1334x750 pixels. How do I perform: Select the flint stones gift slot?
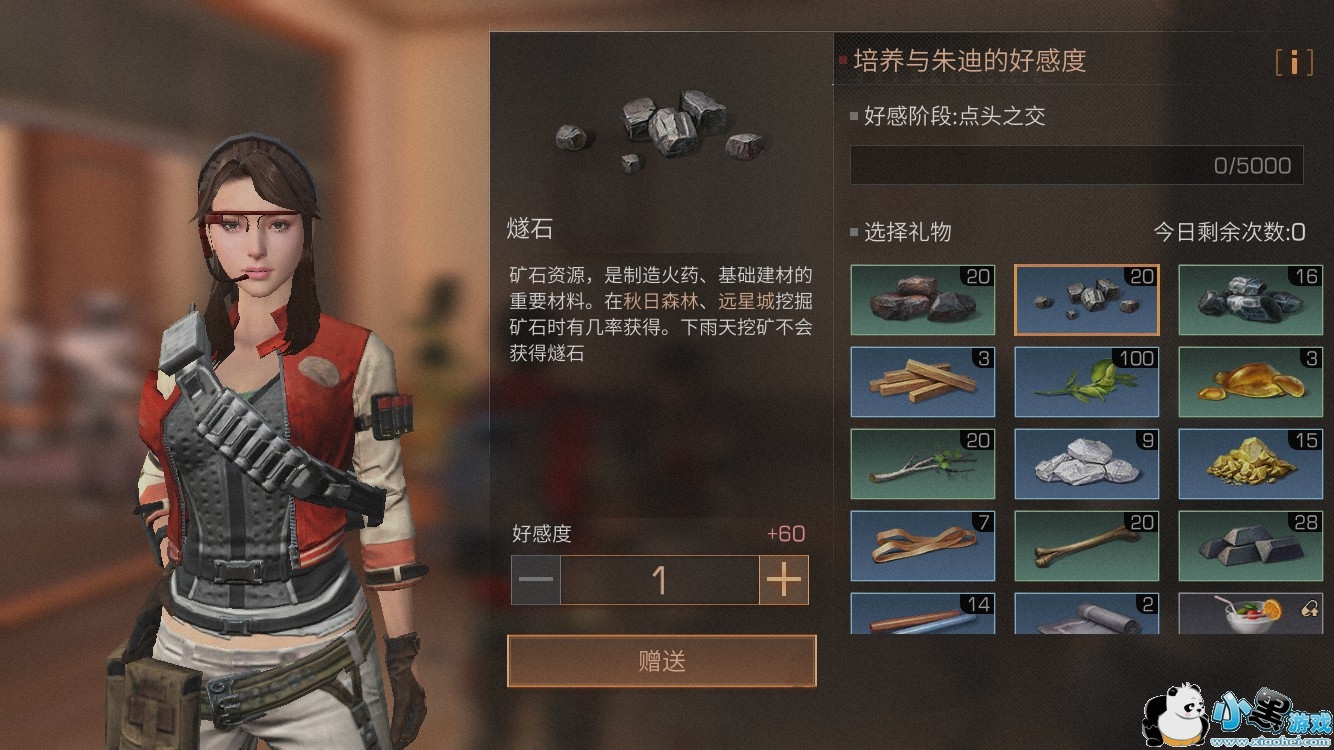[1086, 300]
